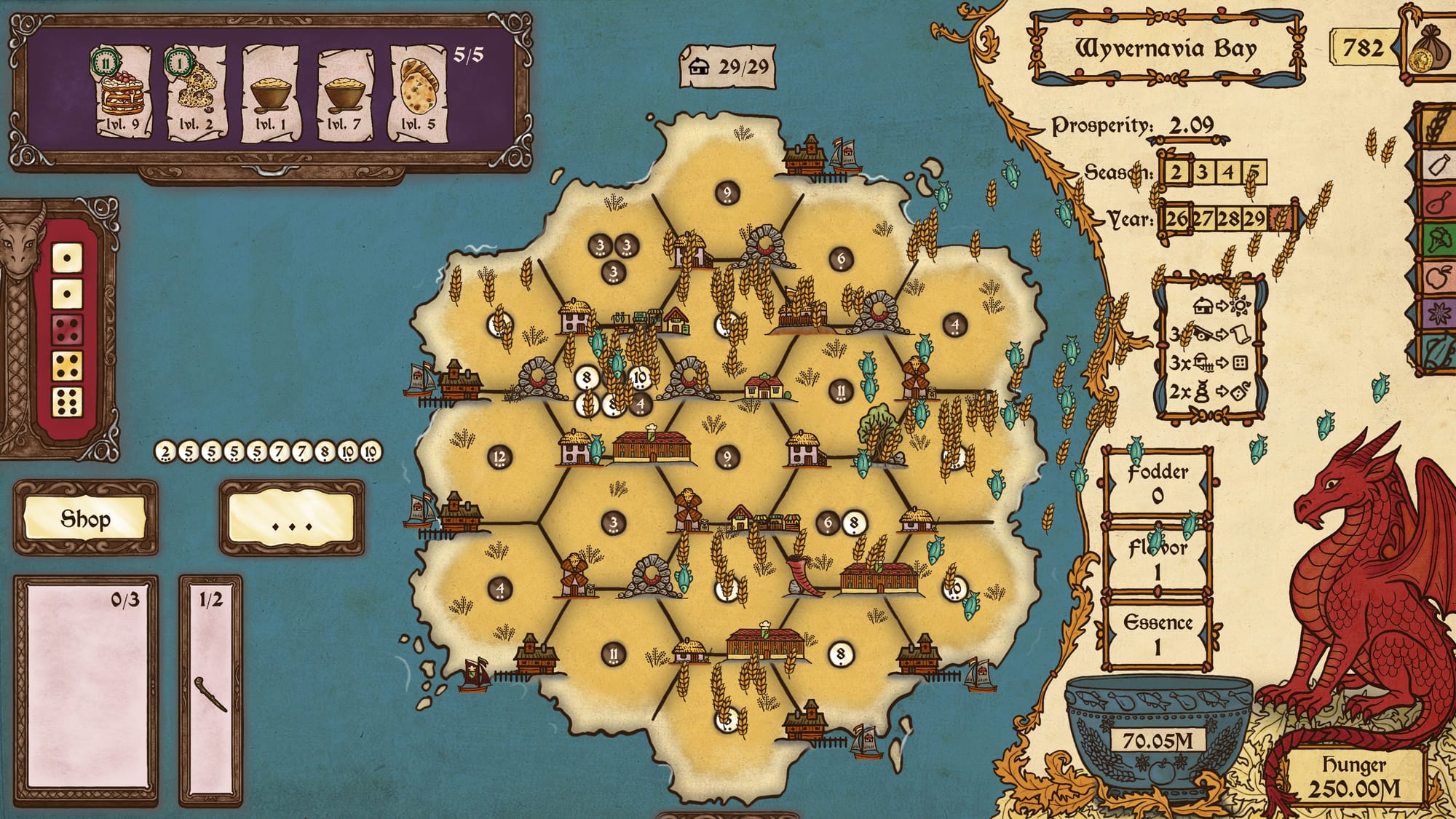This screenshot has height=819, width=1456.
Task: Show the broccoli vegetable tab
Action: 1437,240
